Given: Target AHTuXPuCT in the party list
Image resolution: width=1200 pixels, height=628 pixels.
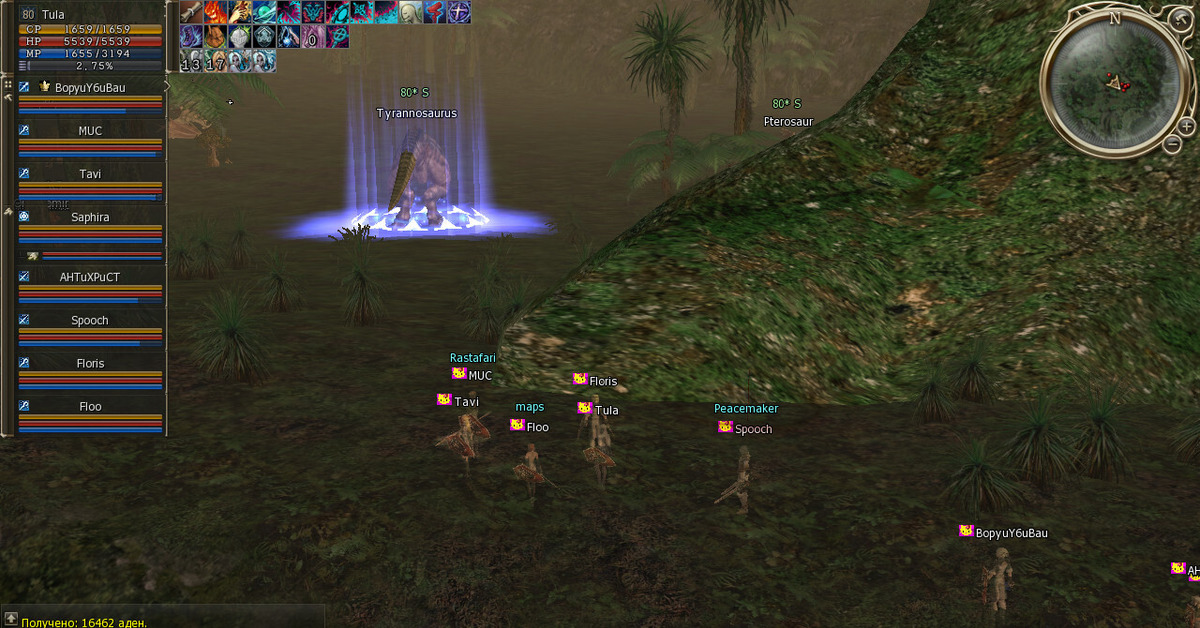Looking at the screenshot, I should click(x=90, y=277).
